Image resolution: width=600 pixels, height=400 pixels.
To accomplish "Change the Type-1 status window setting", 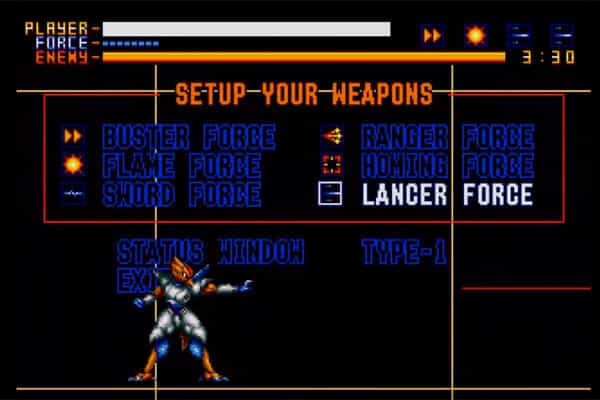I will click(403, 251).
